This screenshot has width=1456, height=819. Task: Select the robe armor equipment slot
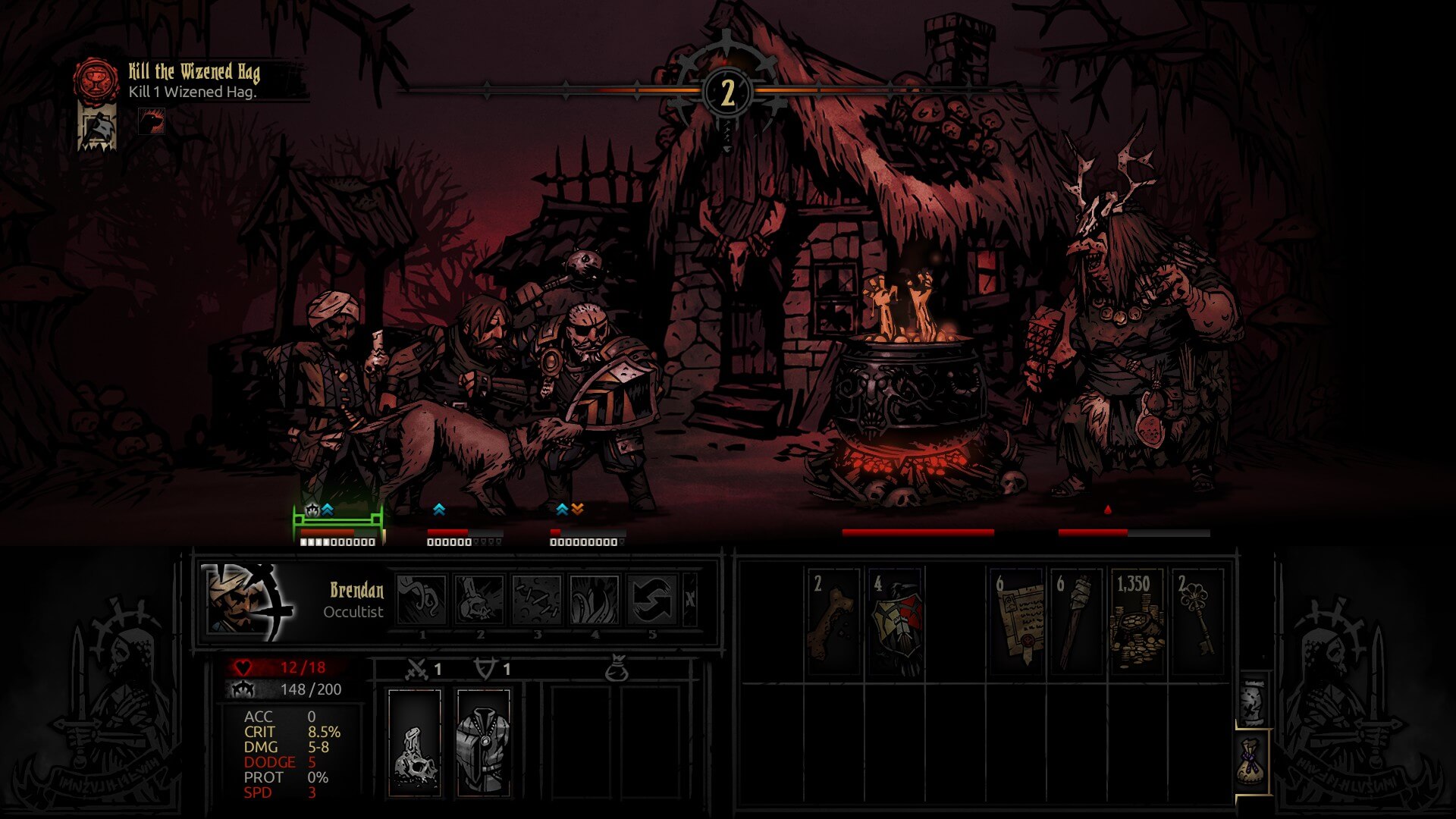click(483, 742)
